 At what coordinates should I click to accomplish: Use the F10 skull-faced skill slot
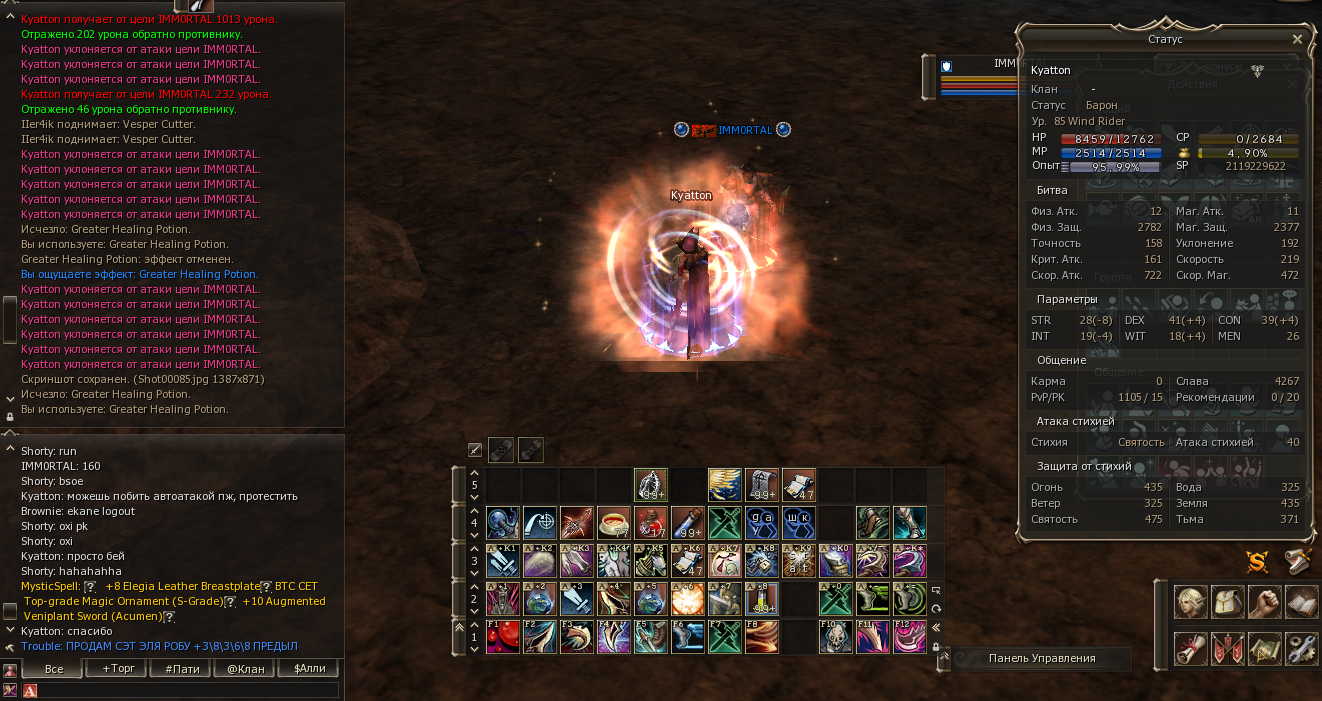pos(835,637)
